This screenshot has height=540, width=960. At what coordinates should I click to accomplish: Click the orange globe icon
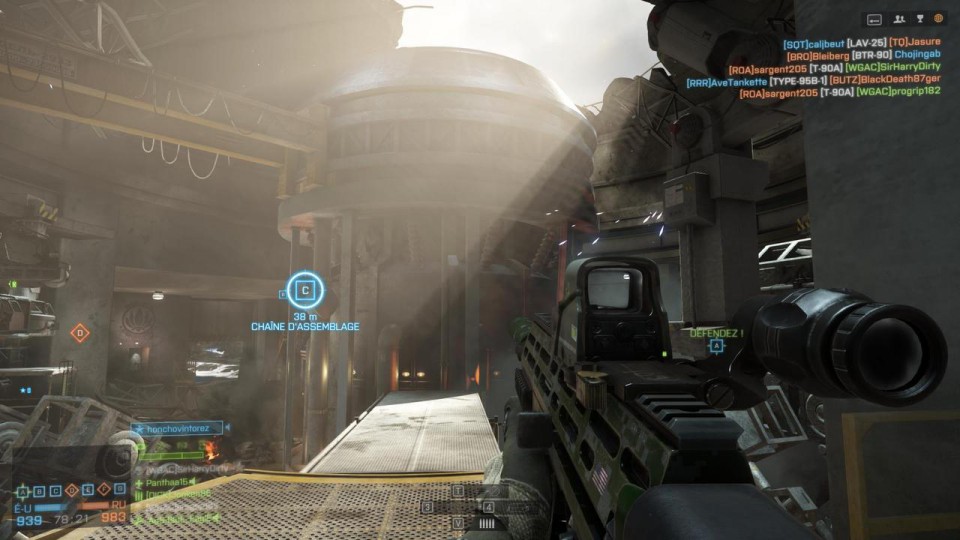click(x=938, y=18)
